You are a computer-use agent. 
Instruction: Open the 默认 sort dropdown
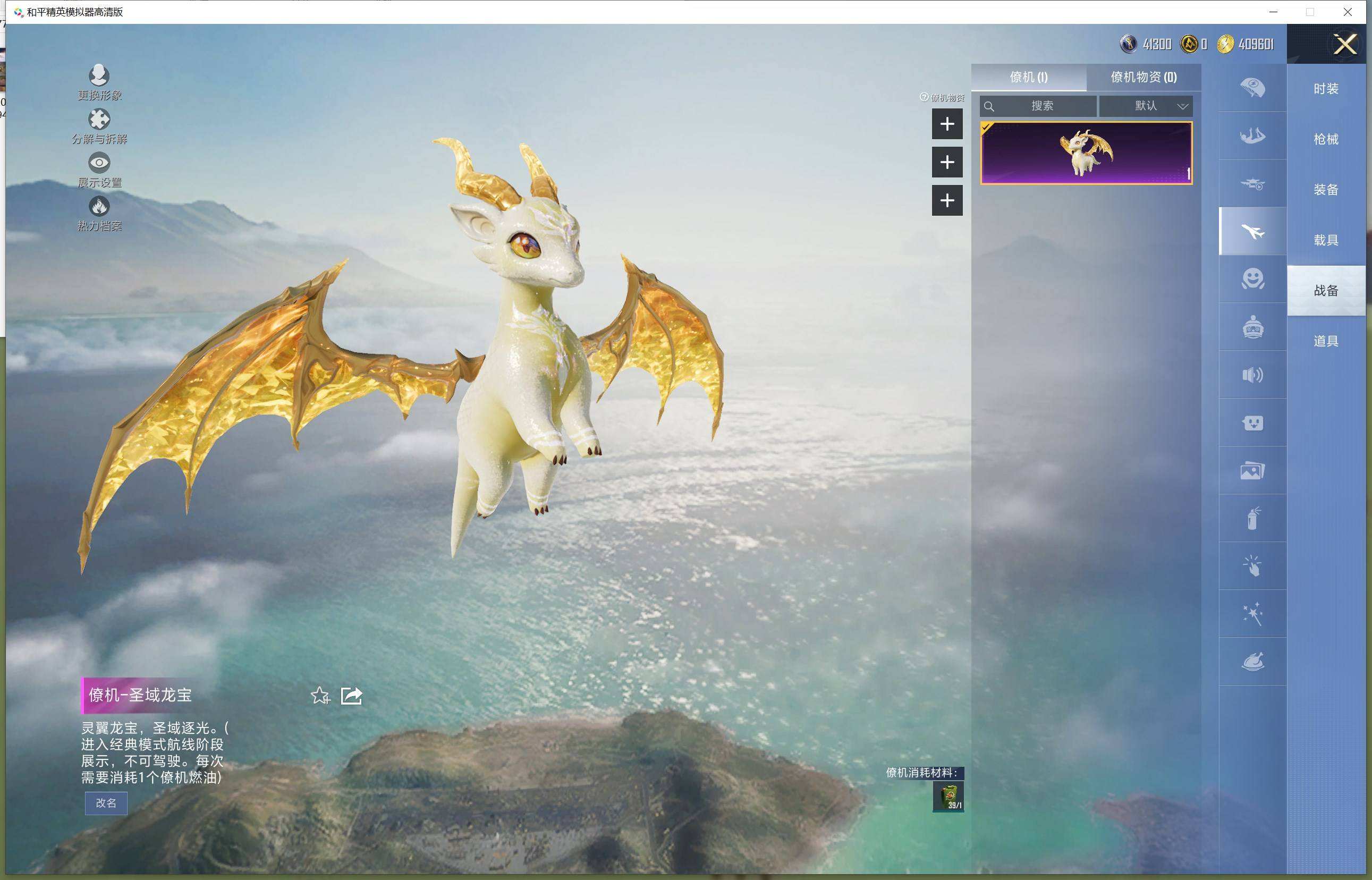coord(1146,106)
